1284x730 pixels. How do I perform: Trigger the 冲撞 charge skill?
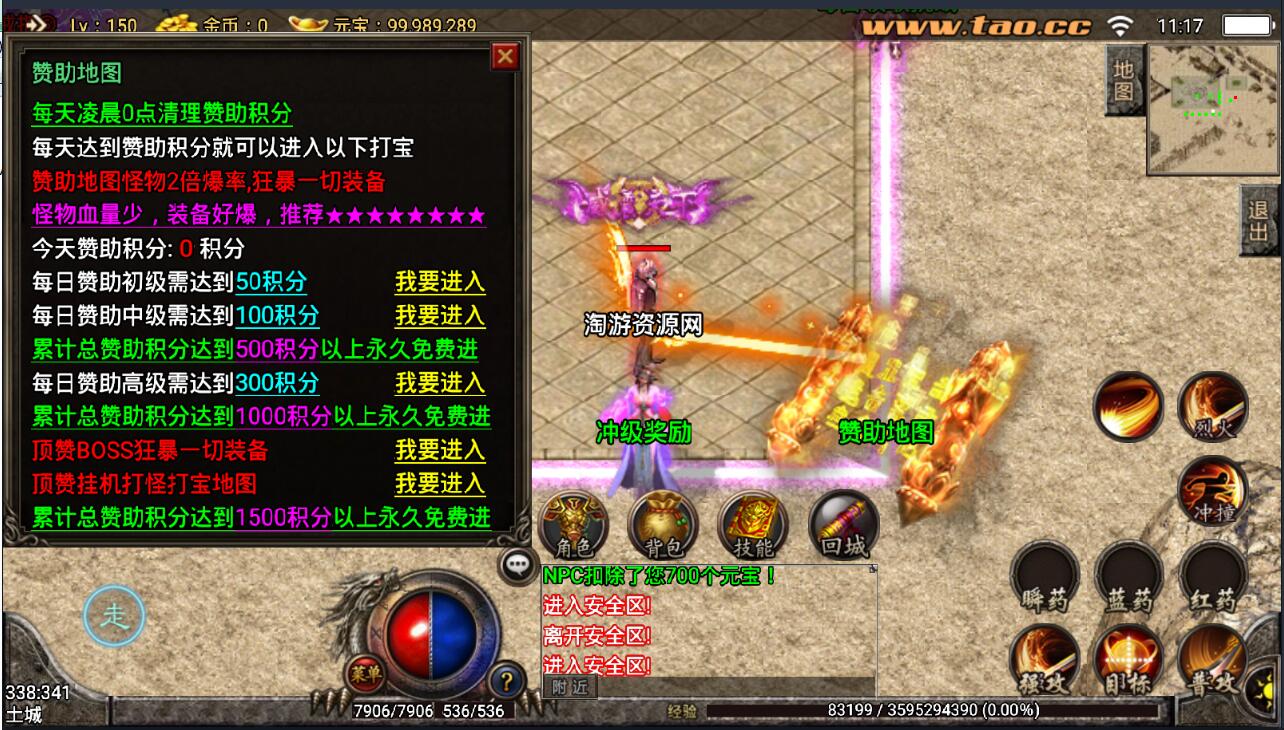[x=1213, y=490]
